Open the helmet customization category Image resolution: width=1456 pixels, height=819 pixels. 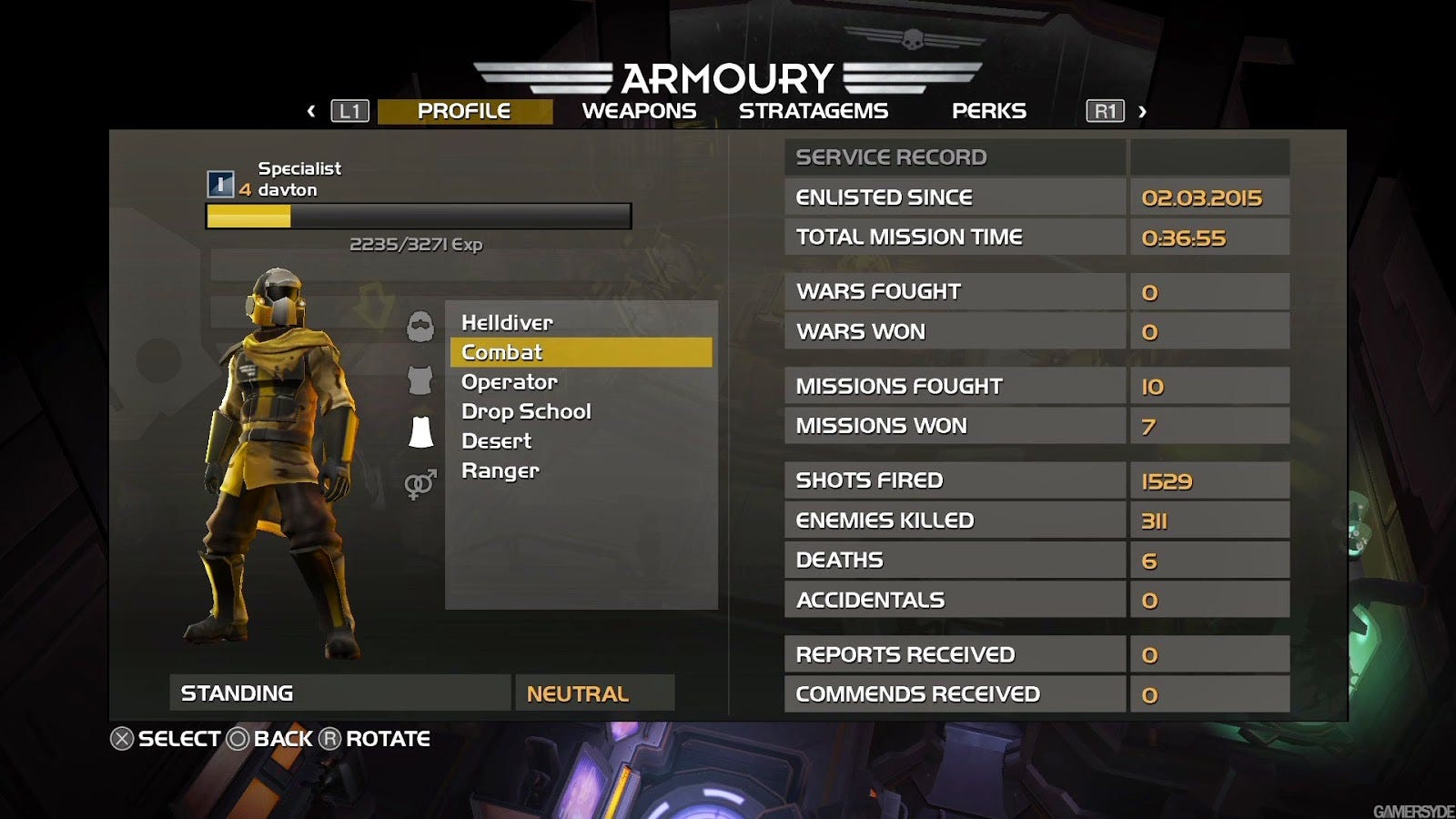coord(420,327)
